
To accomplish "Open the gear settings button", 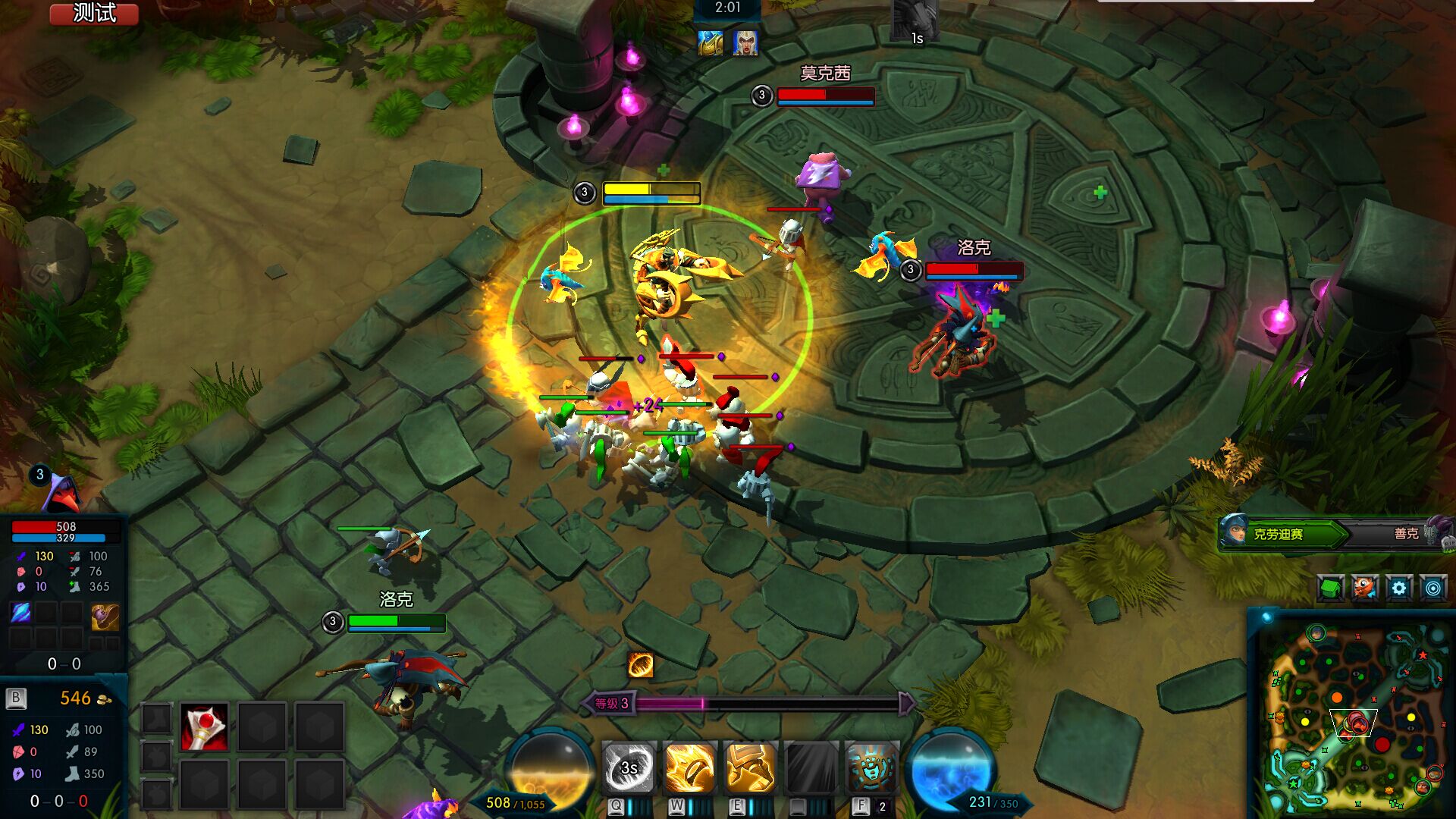I will point(1399,588).
